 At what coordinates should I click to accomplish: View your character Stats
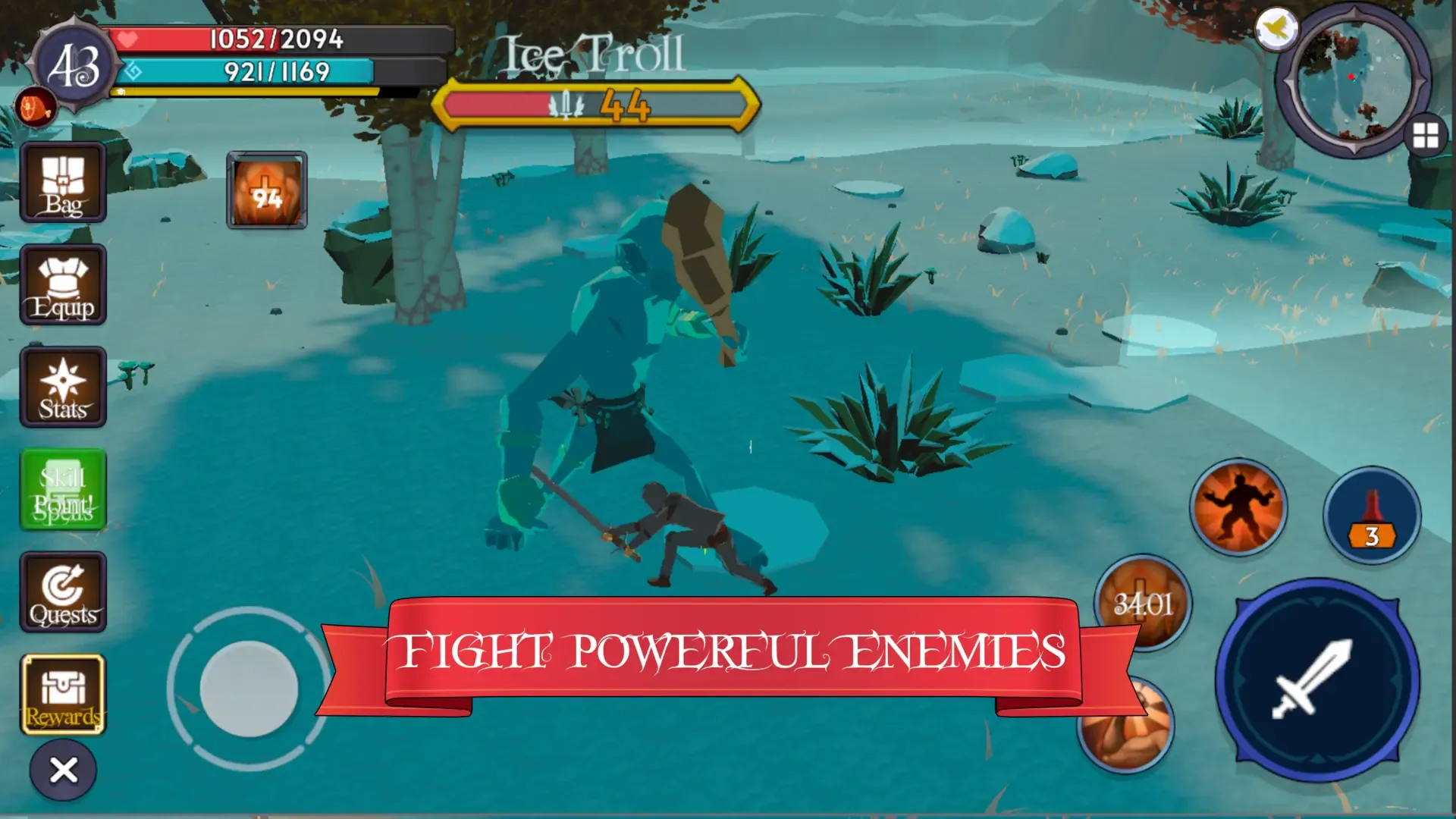(x=64, y=387)
